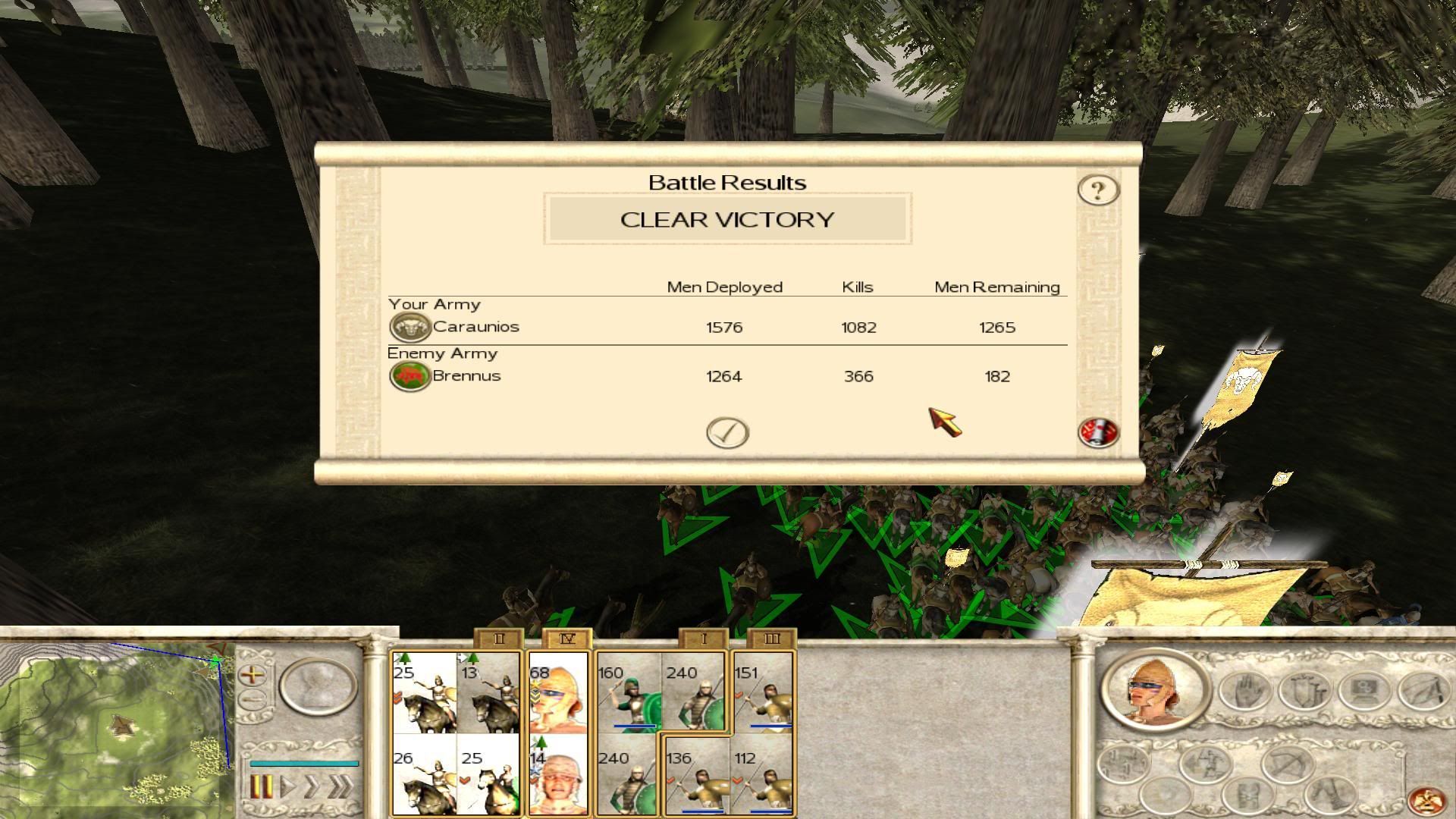Click the general's portrait in command panel

(x=1153, y=691)
